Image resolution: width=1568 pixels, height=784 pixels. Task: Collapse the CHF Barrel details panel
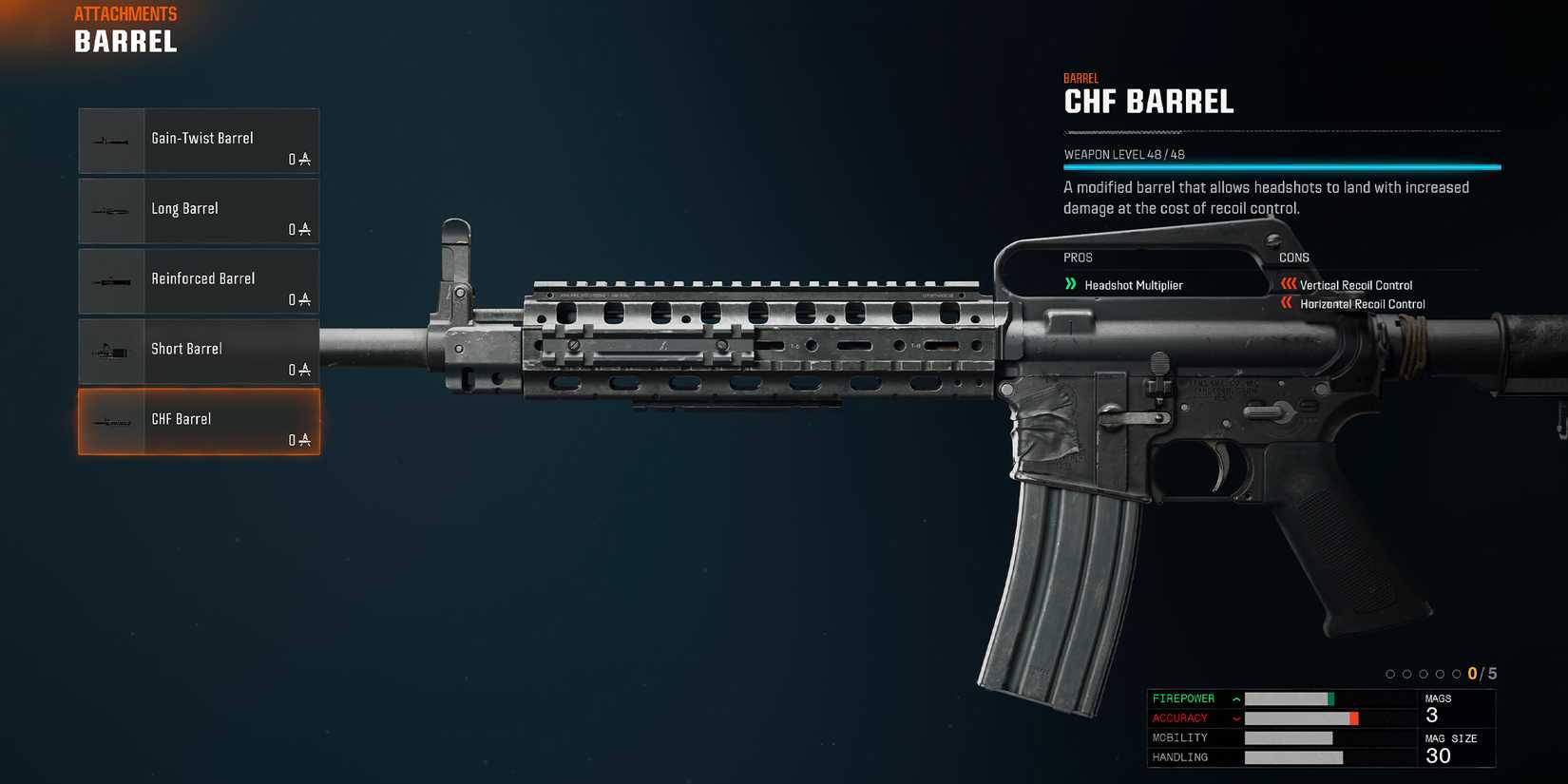[x=1147, y=102]
